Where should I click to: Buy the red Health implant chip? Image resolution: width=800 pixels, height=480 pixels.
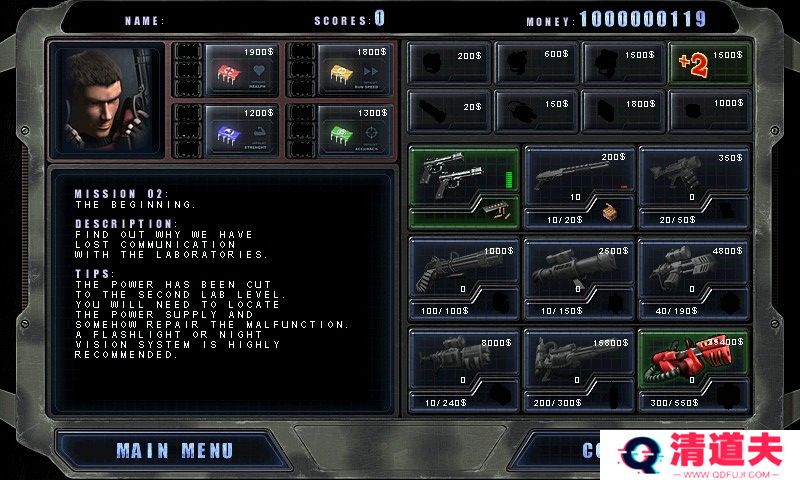pos(227,70)
